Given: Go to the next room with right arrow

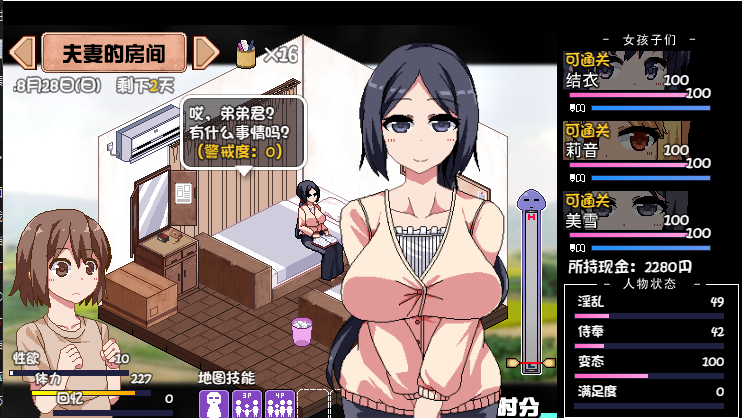Looking at the screenshot, I should tap(205, 52).
